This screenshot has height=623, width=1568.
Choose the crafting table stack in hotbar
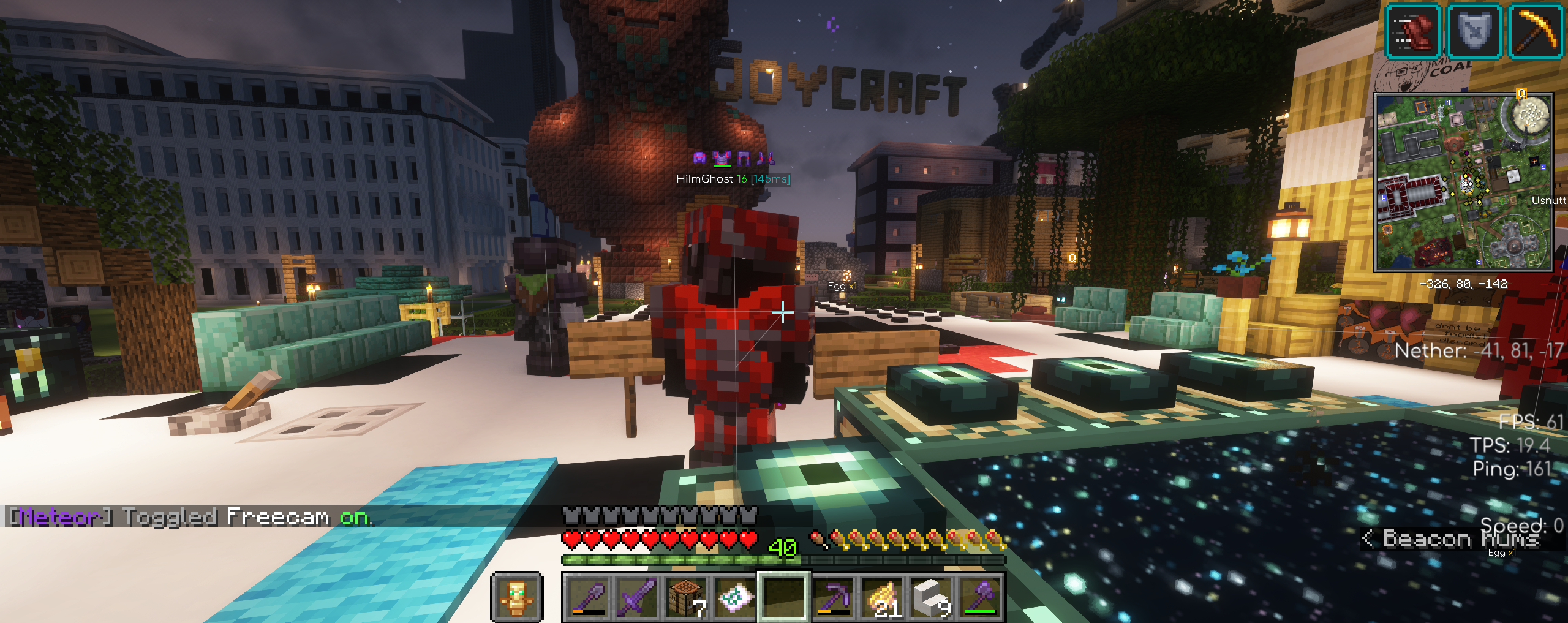687,597
